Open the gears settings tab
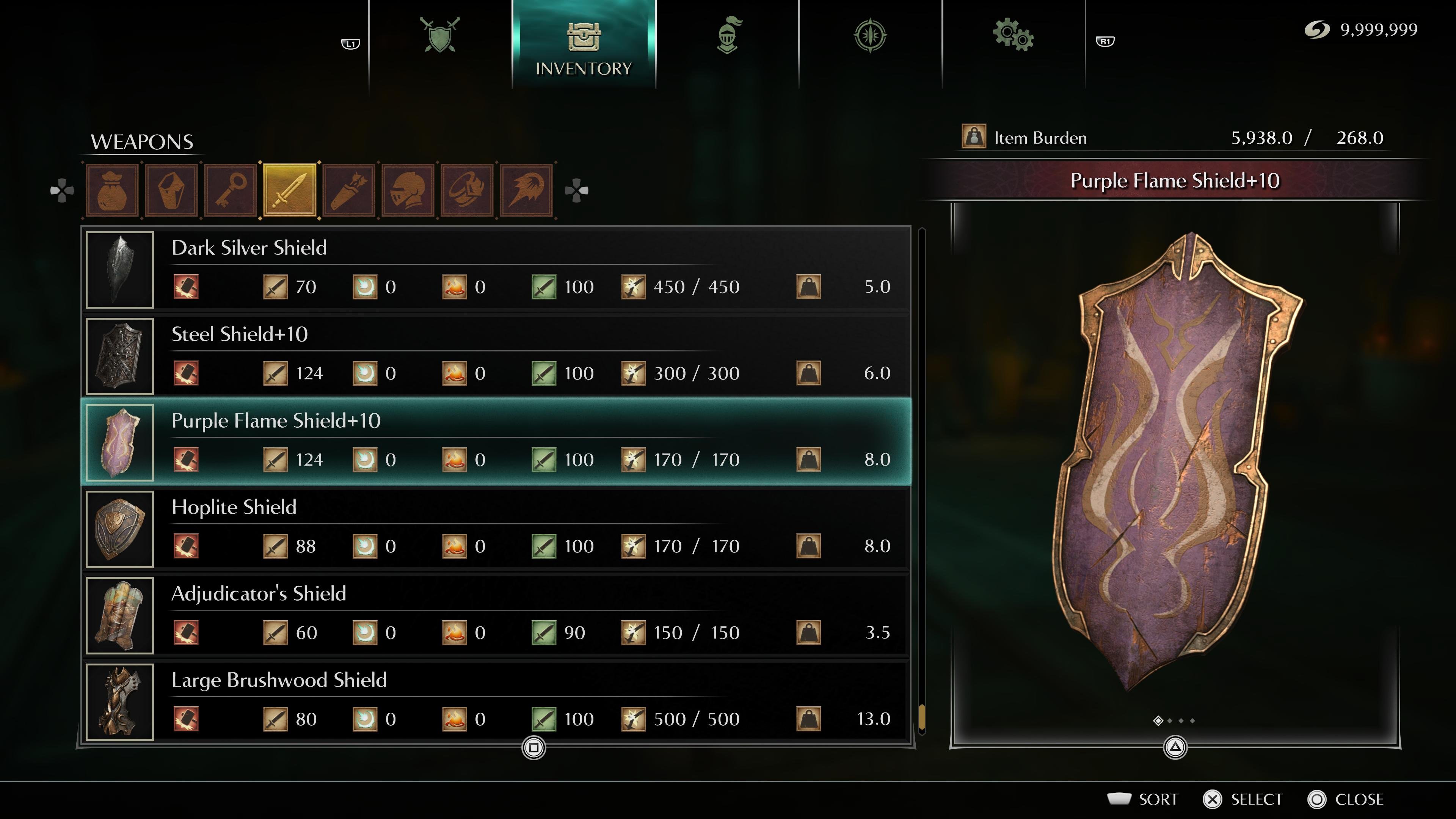Screen dimensions: 1456x819 click(1013, 35)
